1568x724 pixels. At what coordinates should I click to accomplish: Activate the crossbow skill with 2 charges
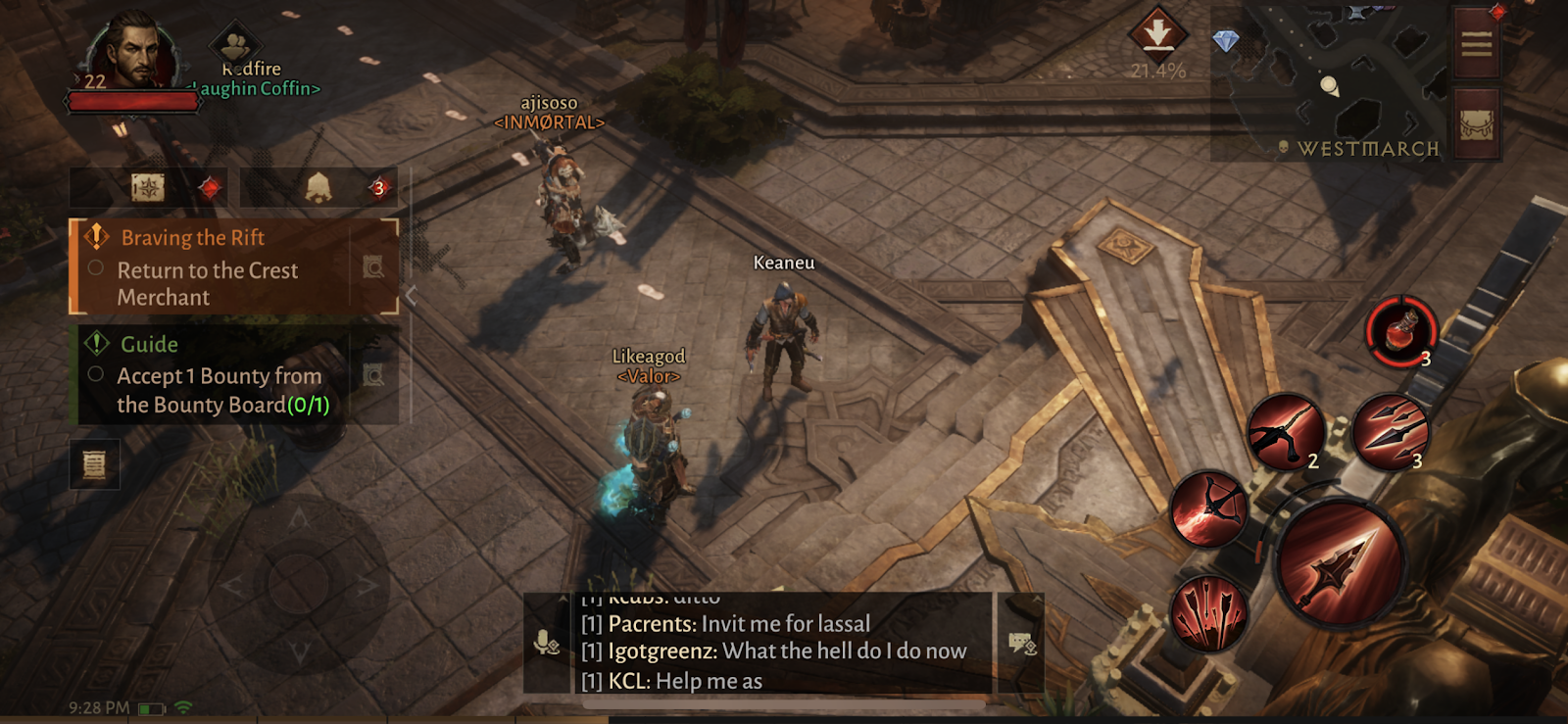[x=1284, y=430]
